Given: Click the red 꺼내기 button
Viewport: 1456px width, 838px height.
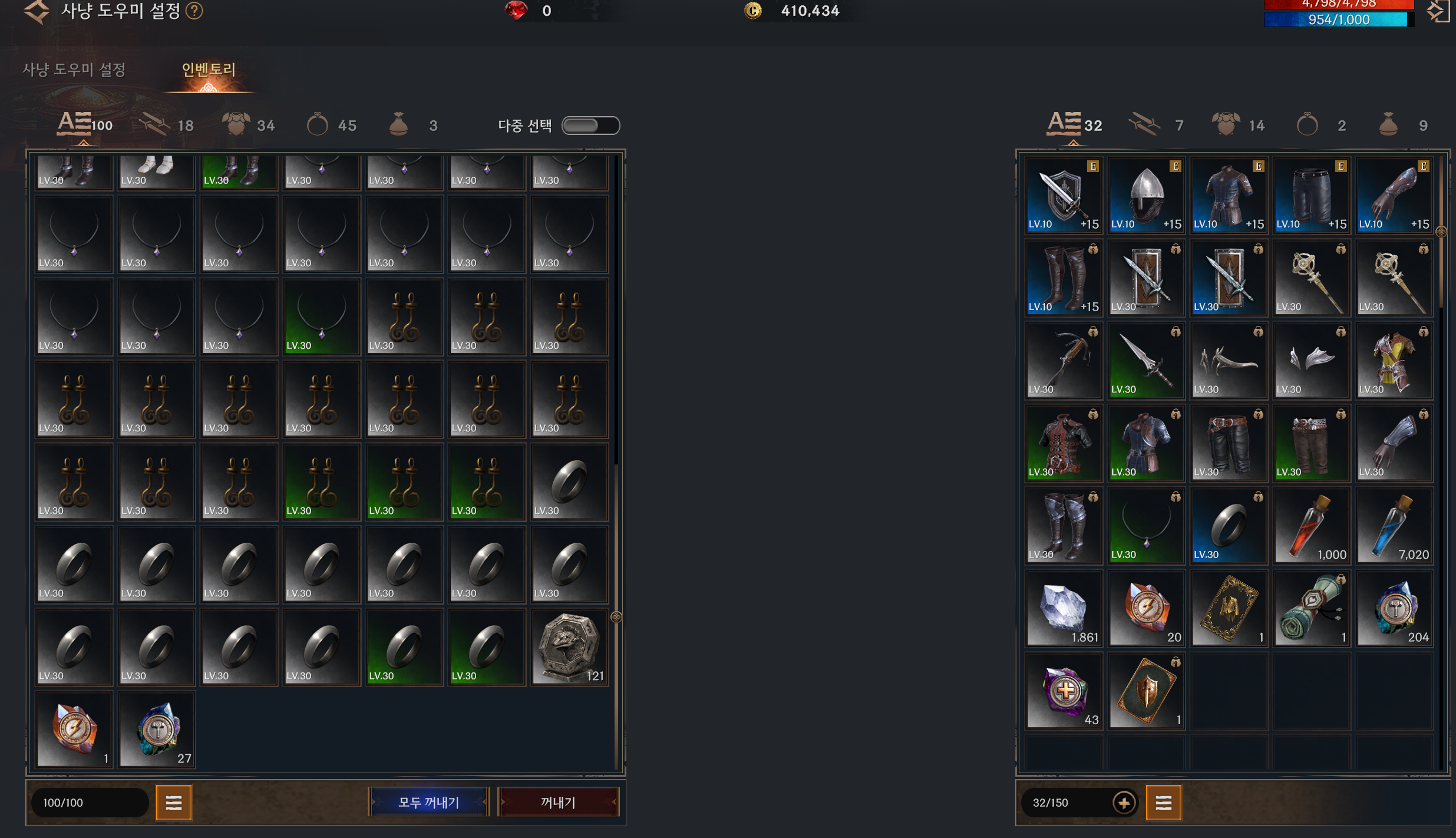Looking at the screenshot, I should (558, 802).
